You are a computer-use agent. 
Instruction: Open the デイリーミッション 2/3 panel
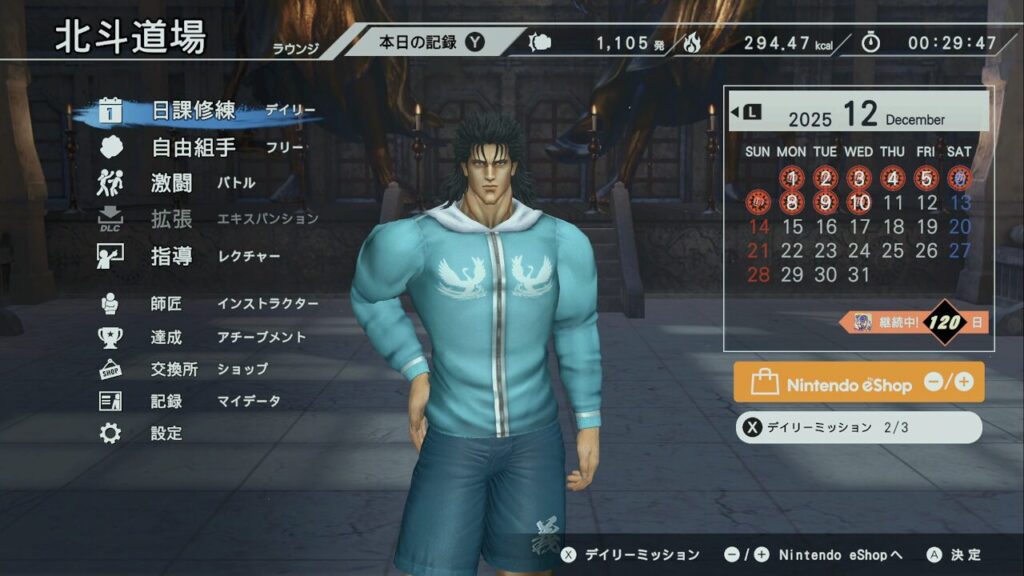[858, 427]
